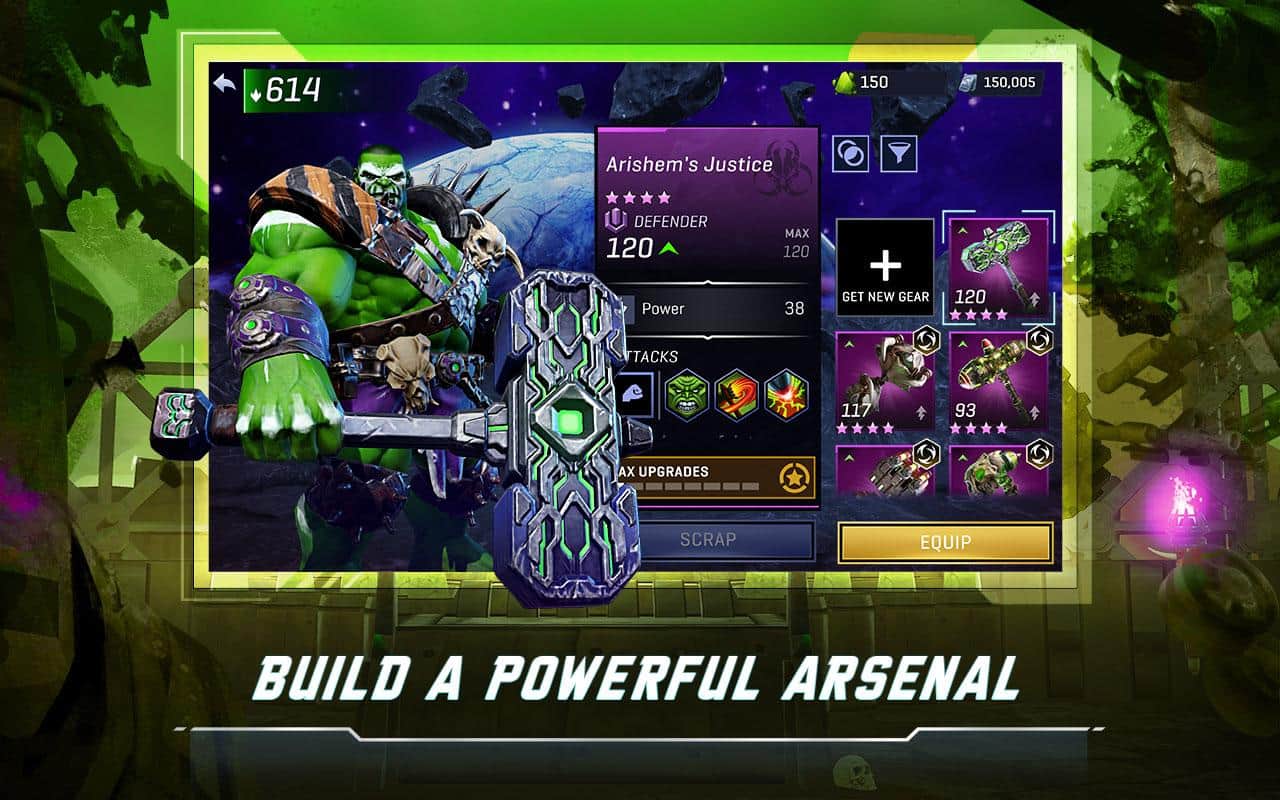1280x800 pixels.
Task: Open the gear filter funnel
Action: click(898, 153)
